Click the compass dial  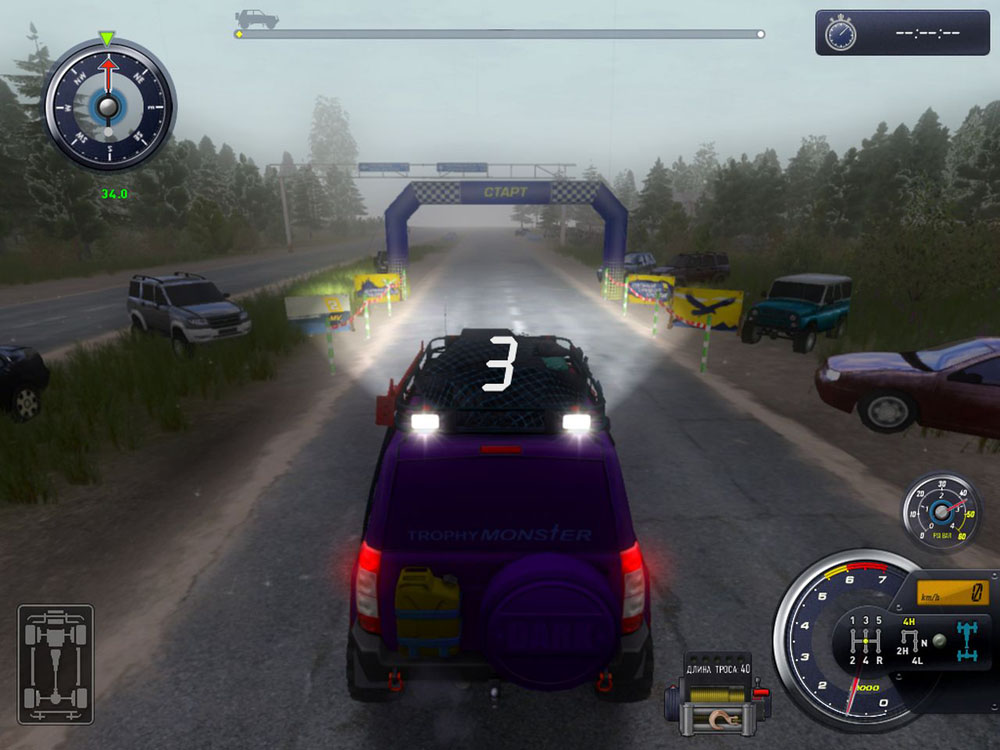point(108,104)
